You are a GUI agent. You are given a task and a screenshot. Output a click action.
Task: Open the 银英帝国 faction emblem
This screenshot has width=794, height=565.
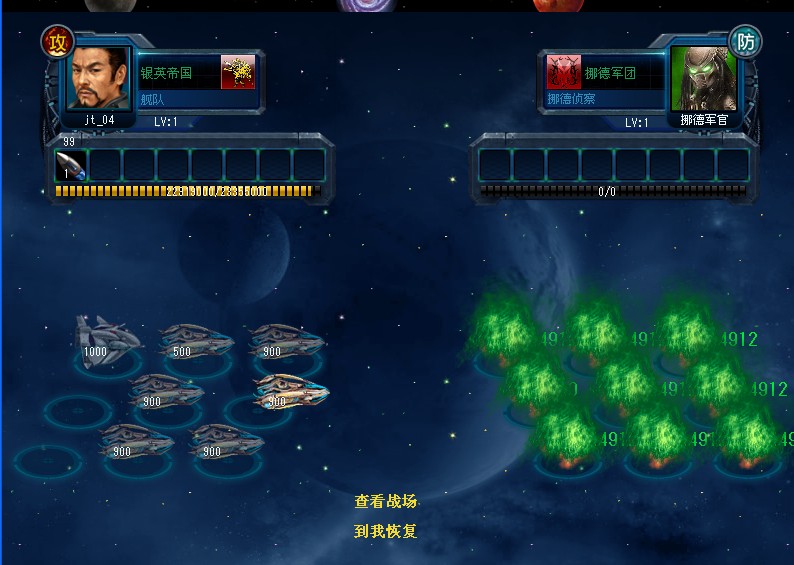click(x=238, y=73)
